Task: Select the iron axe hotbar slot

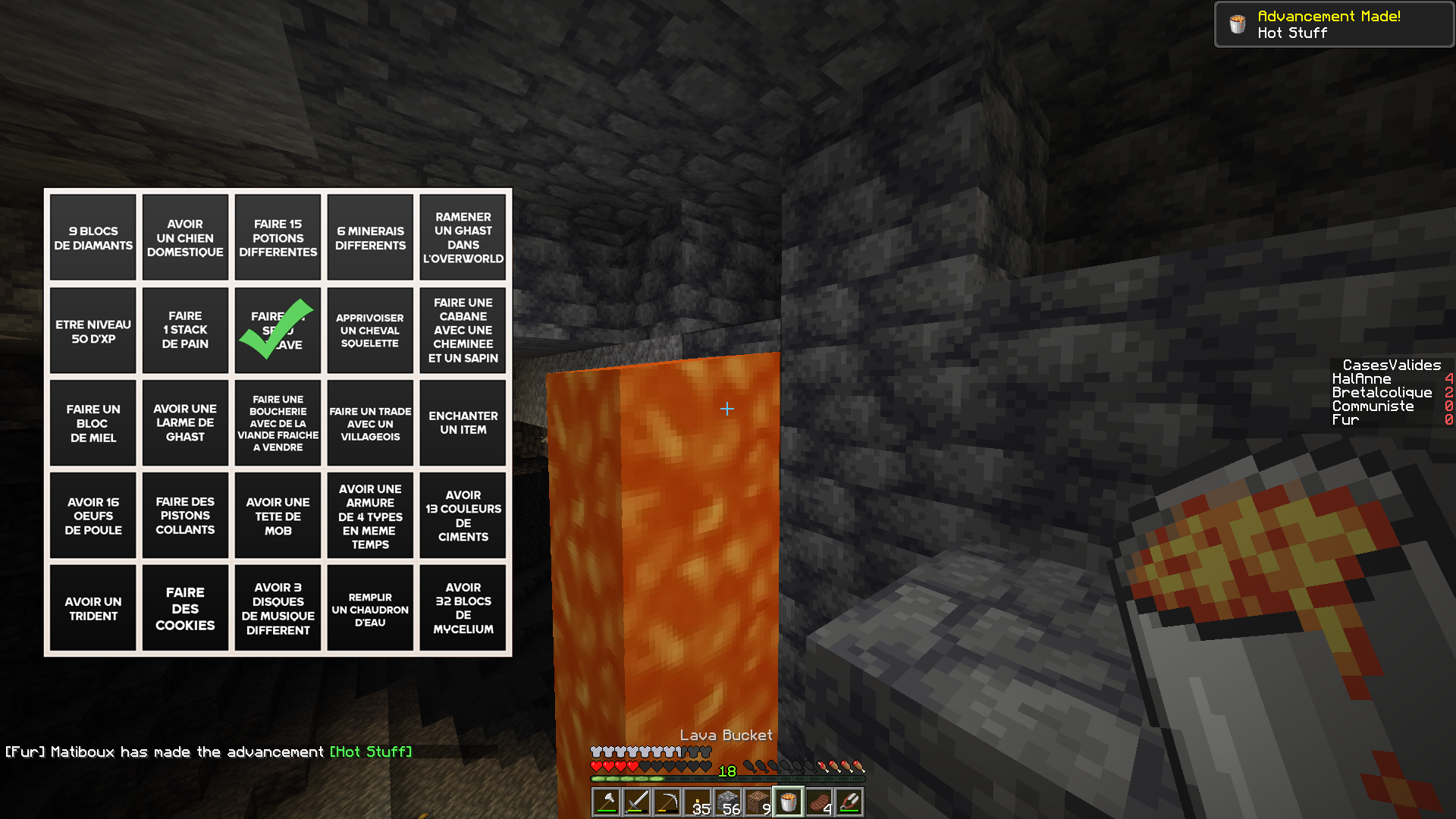Action: click(x=607, y=802)
